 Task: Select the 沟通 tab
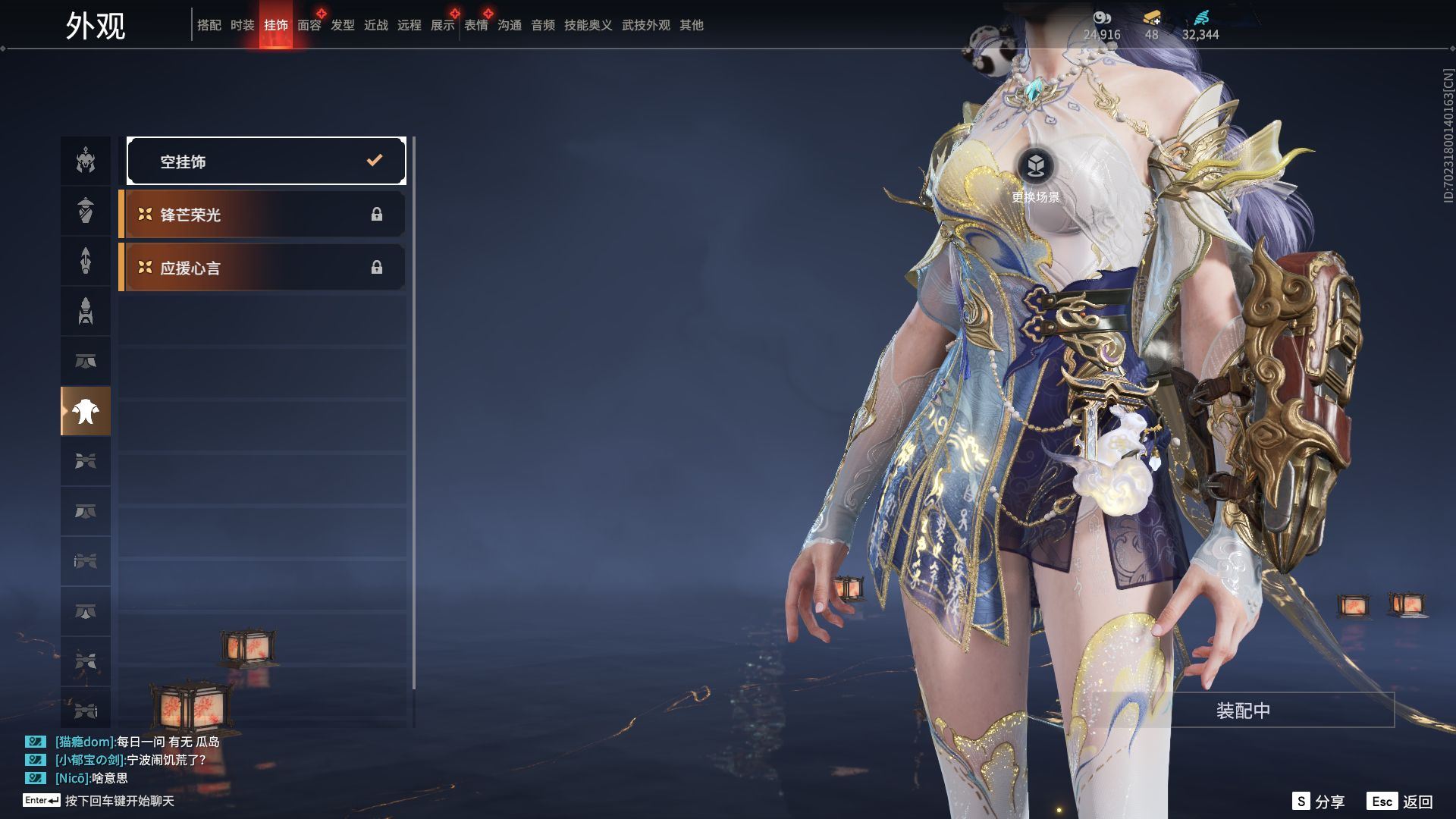509,25
